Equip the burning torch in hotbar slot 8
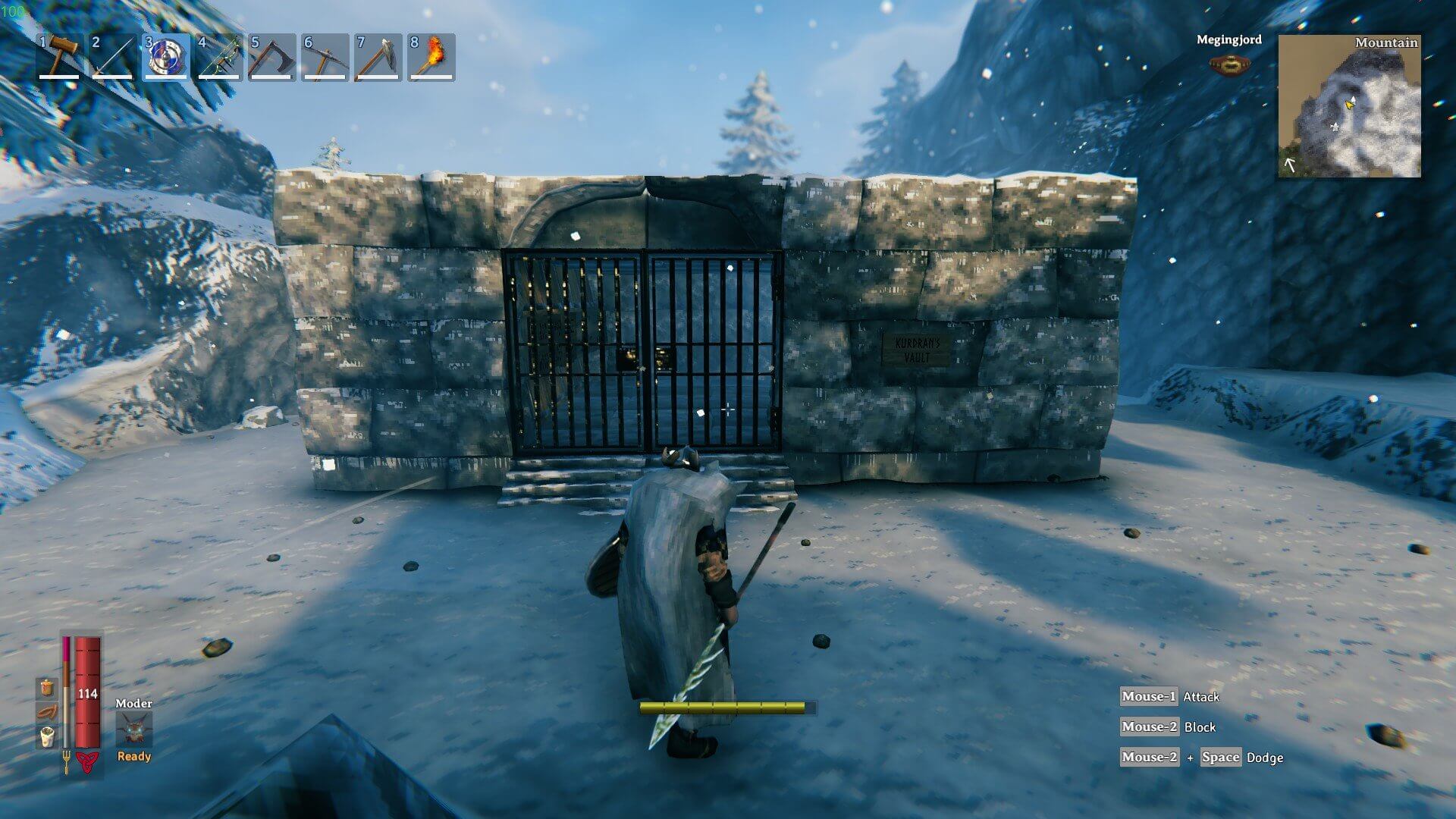The height and width of the screenshot is (819, 1456). coord(431,57)
